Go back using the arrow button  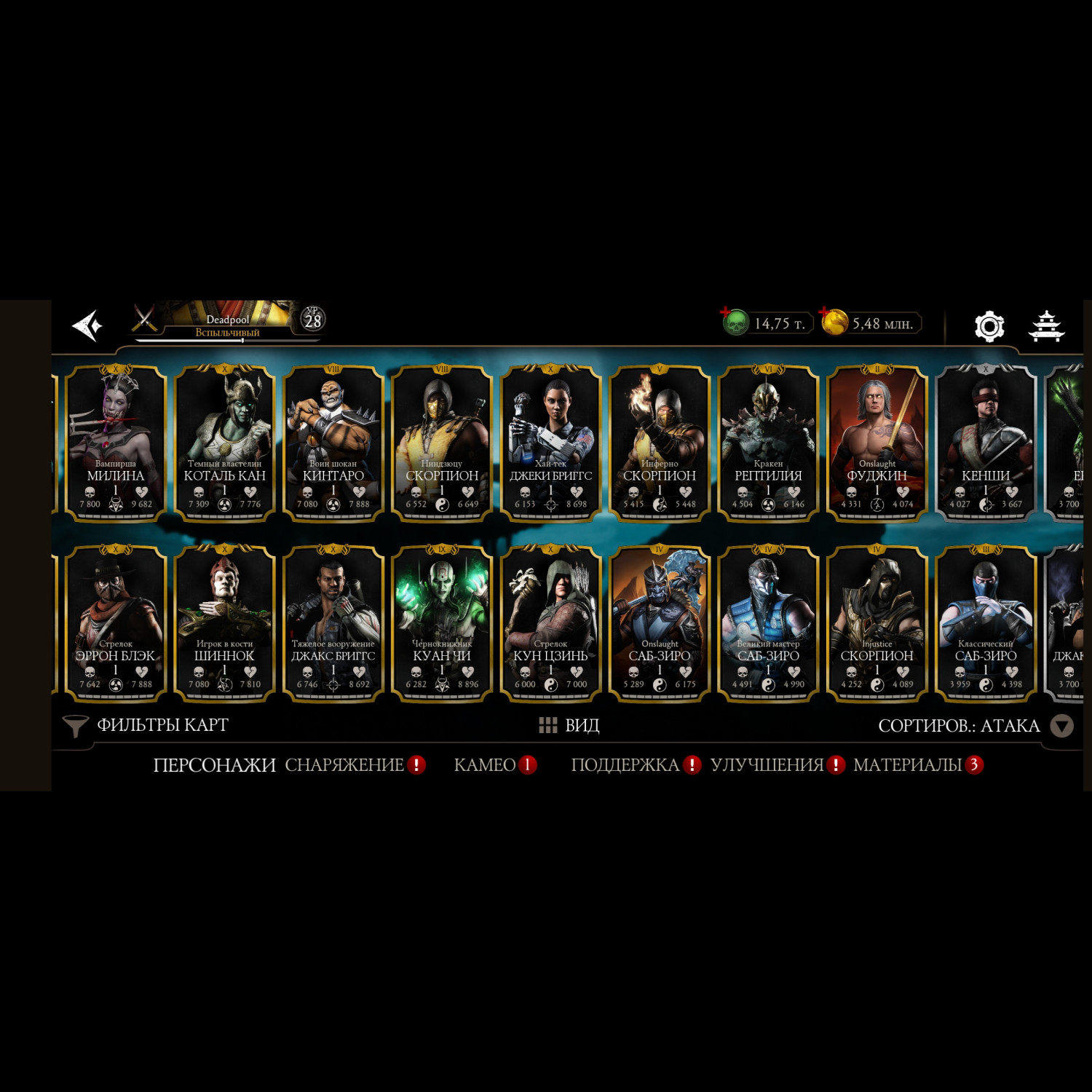pos(87,325)
